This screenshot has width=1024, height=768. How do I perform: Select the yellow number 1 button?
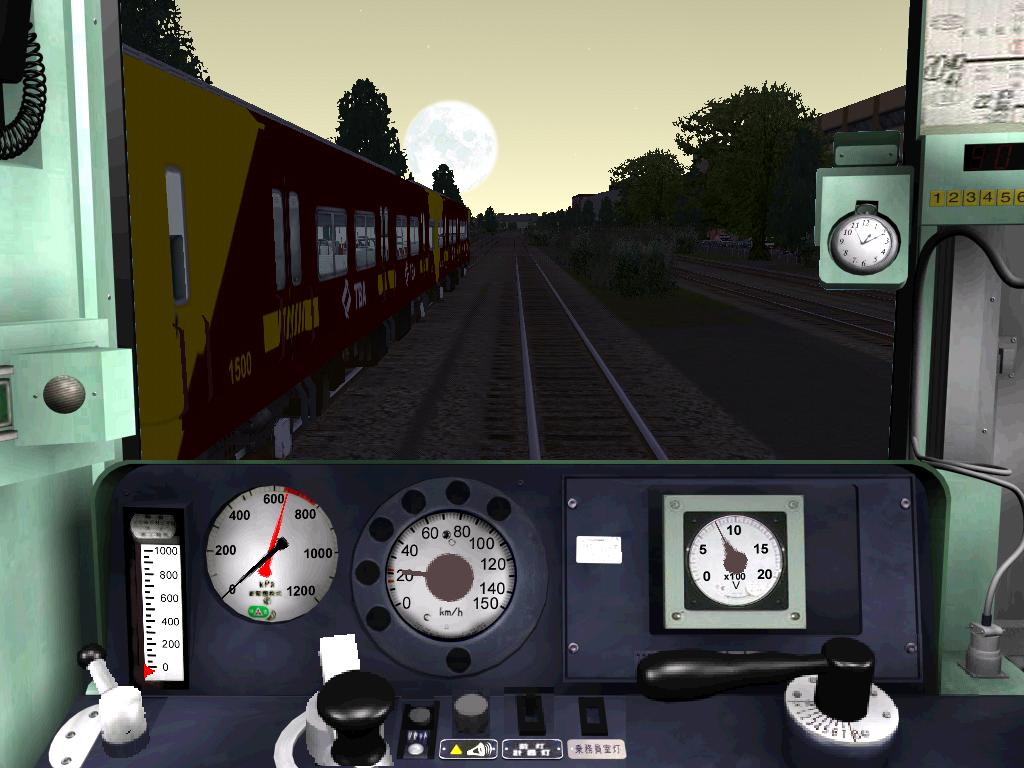(x=938, y=198)
